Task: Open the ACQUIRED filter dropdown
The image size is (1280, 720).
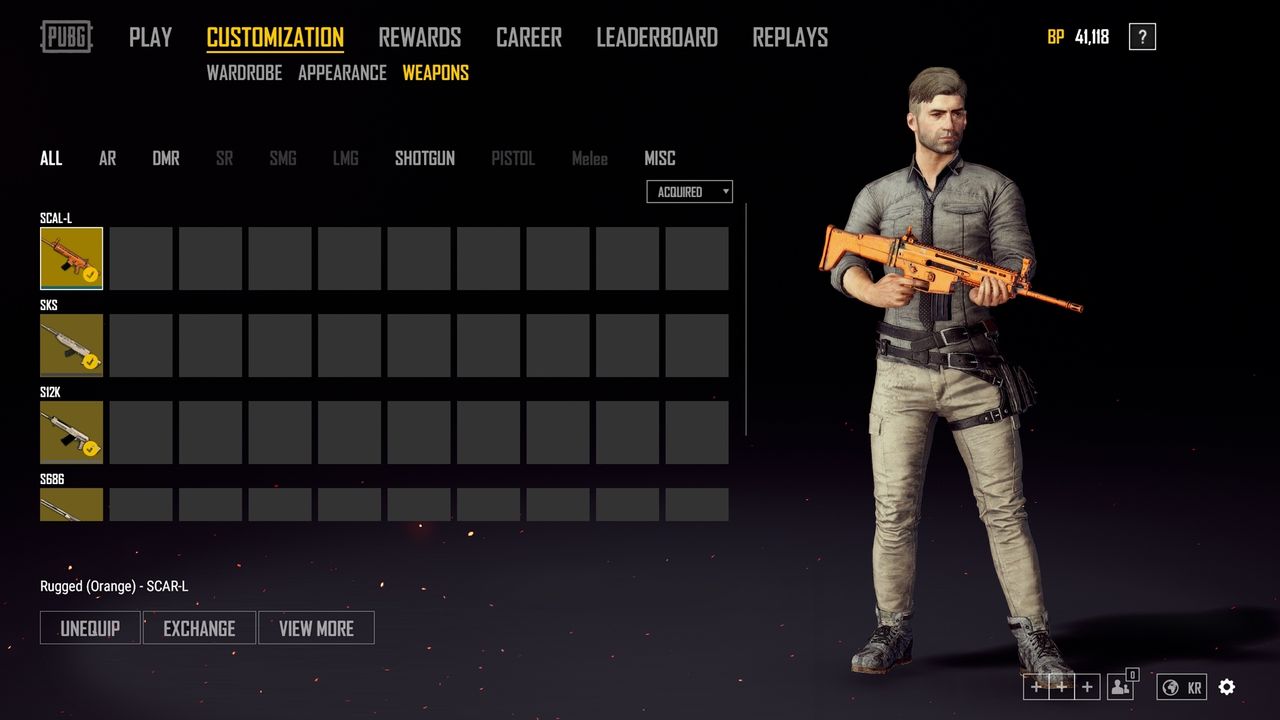Action: coord(689,191)
